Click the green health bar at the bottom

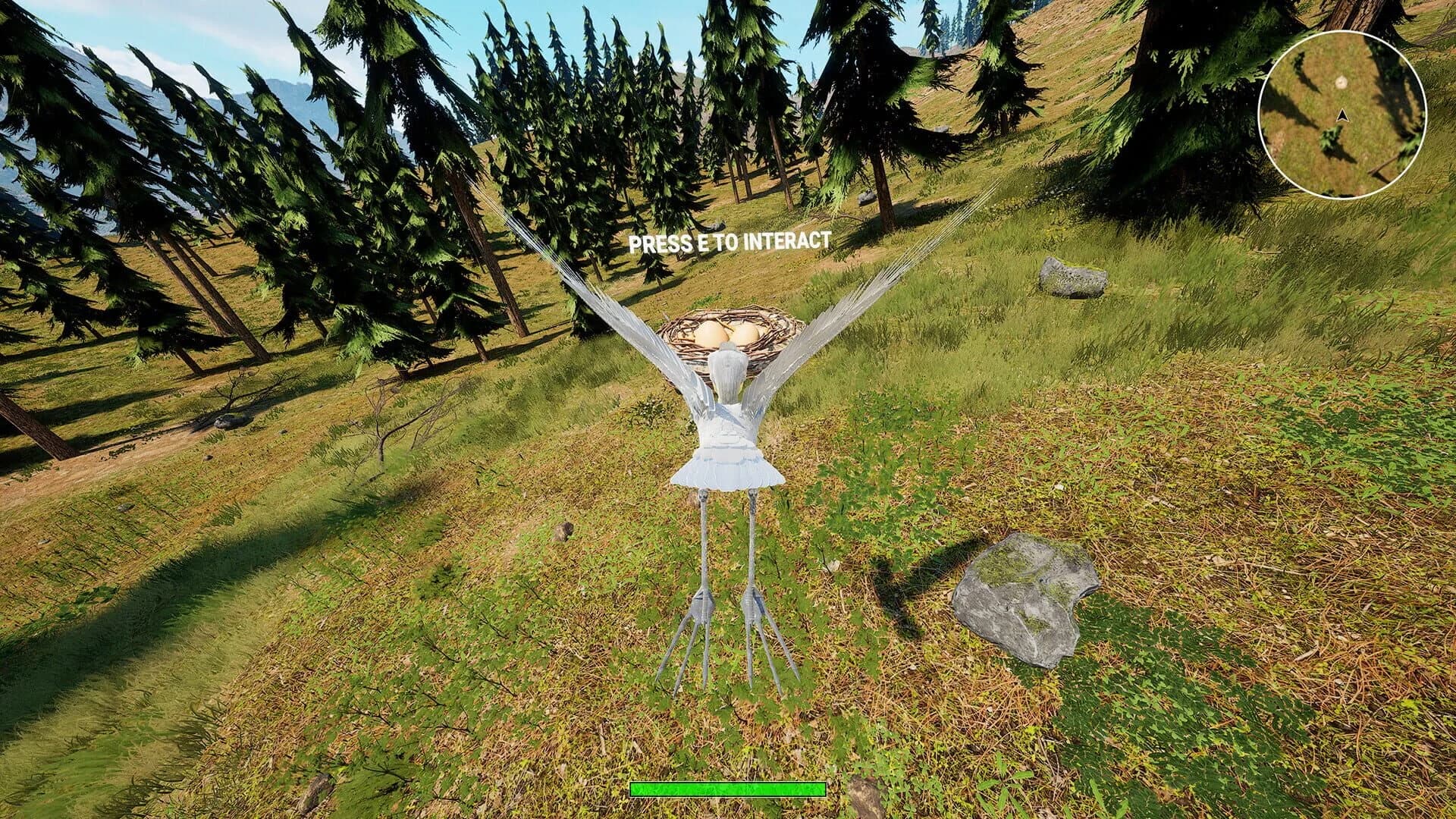pyautogui.click(x=728, y=789)
